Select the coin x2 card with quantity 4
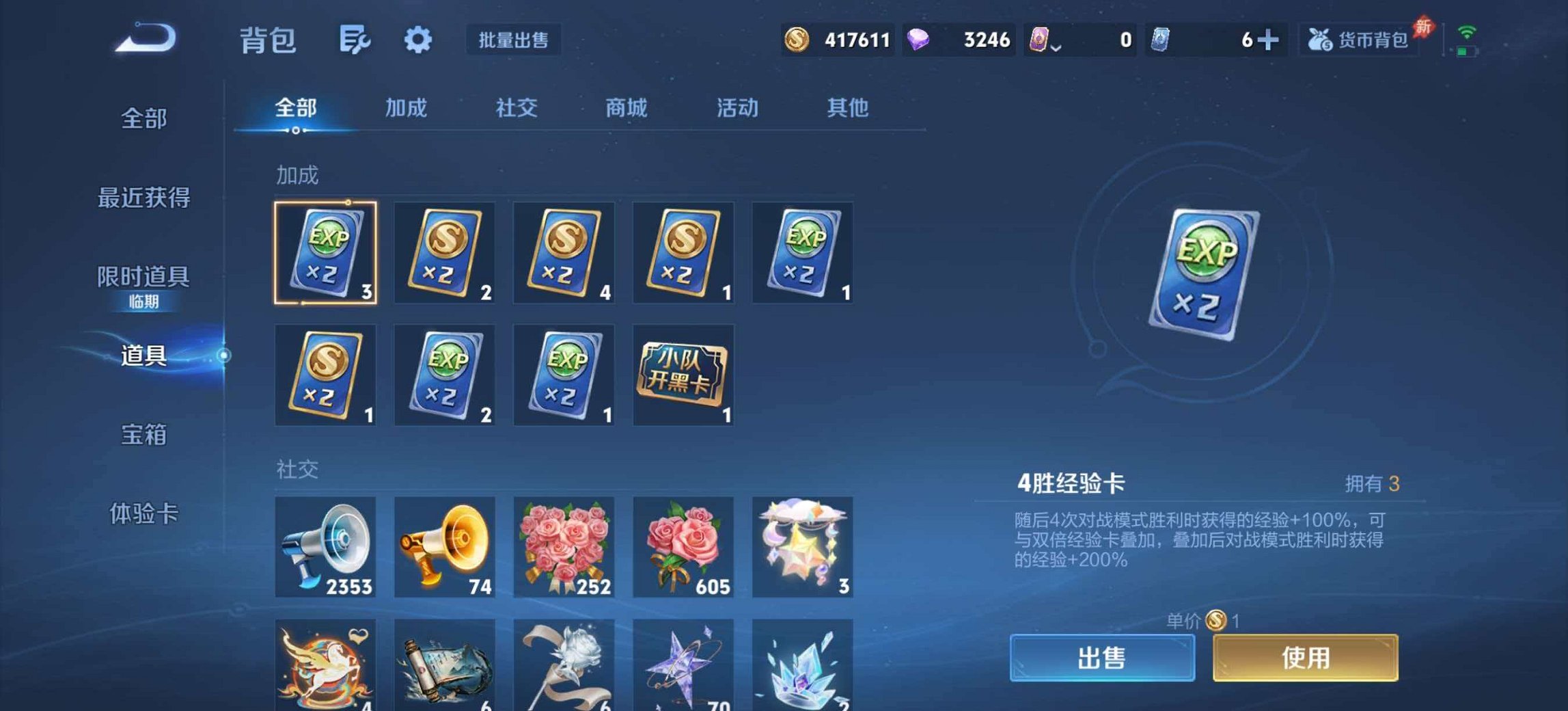The image size is (1568, 711). (x=564, y=253)
